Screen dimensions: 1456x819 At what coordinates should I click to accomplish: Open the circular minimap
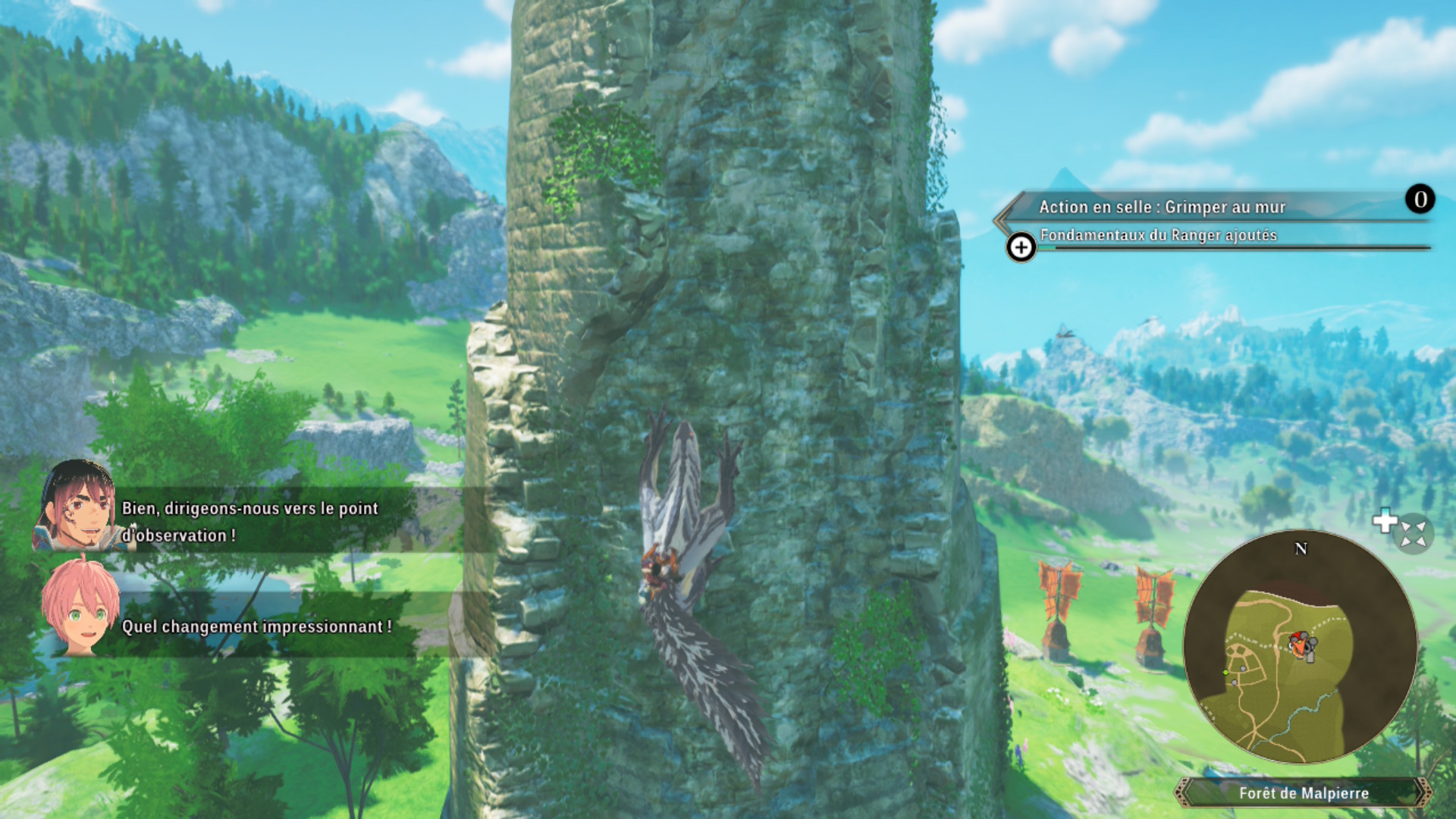click(1300, 647)
